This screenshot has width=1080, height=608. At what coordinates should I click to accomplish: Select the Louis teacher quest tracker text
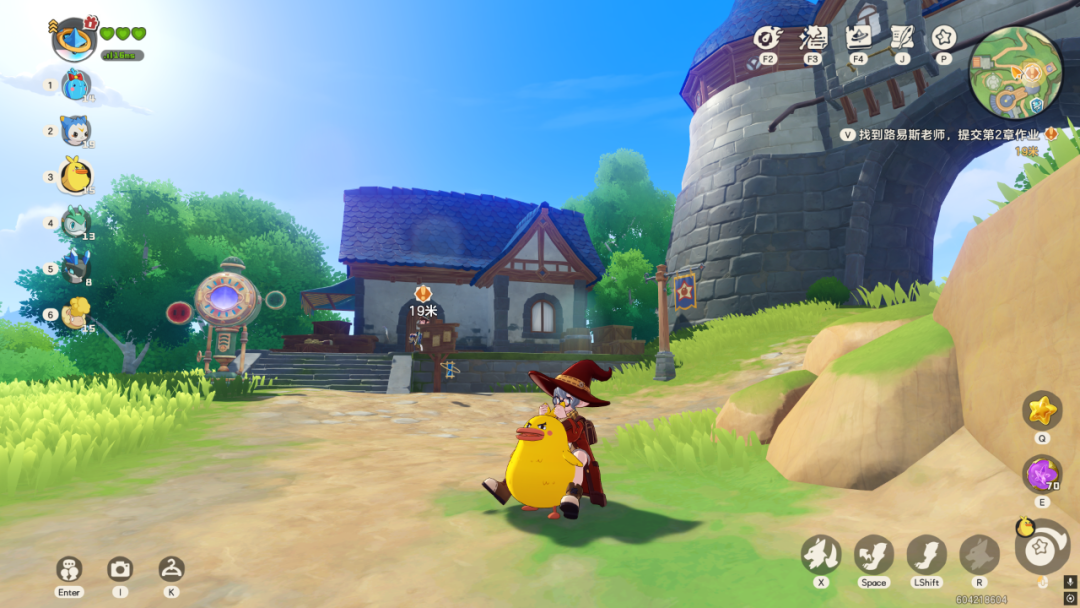(x=949, y=134)
